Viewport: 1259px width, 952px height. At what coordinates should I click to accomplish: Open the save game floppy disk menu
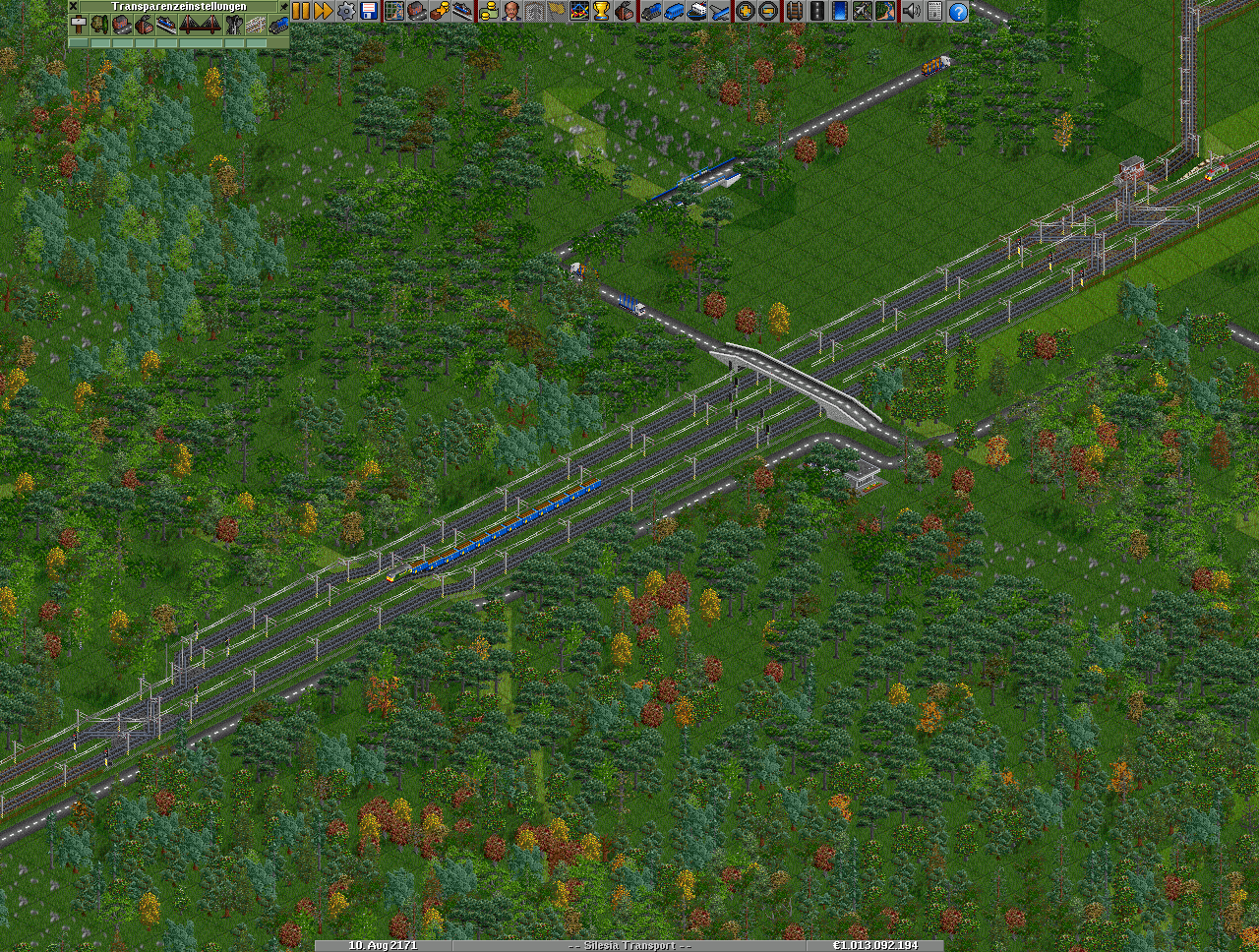click(369, 11)
